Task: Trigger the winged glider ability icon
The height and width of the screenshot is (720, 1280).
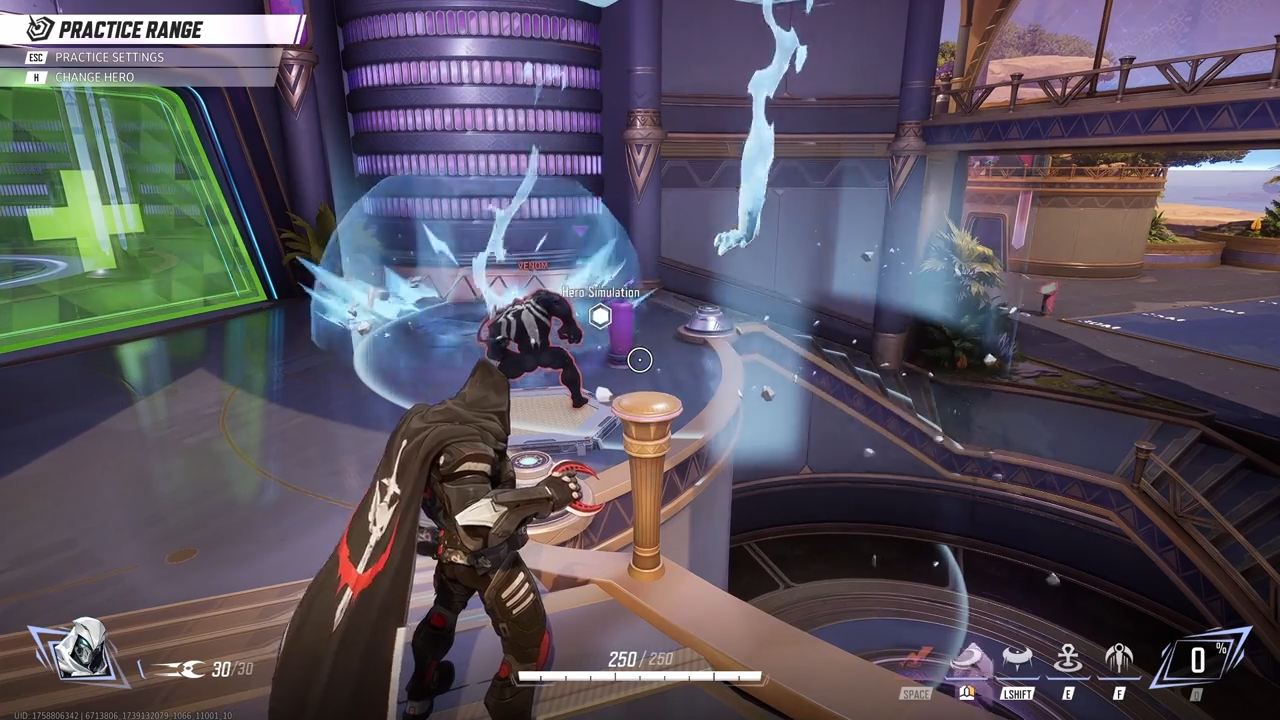Action: (1119, 660)
